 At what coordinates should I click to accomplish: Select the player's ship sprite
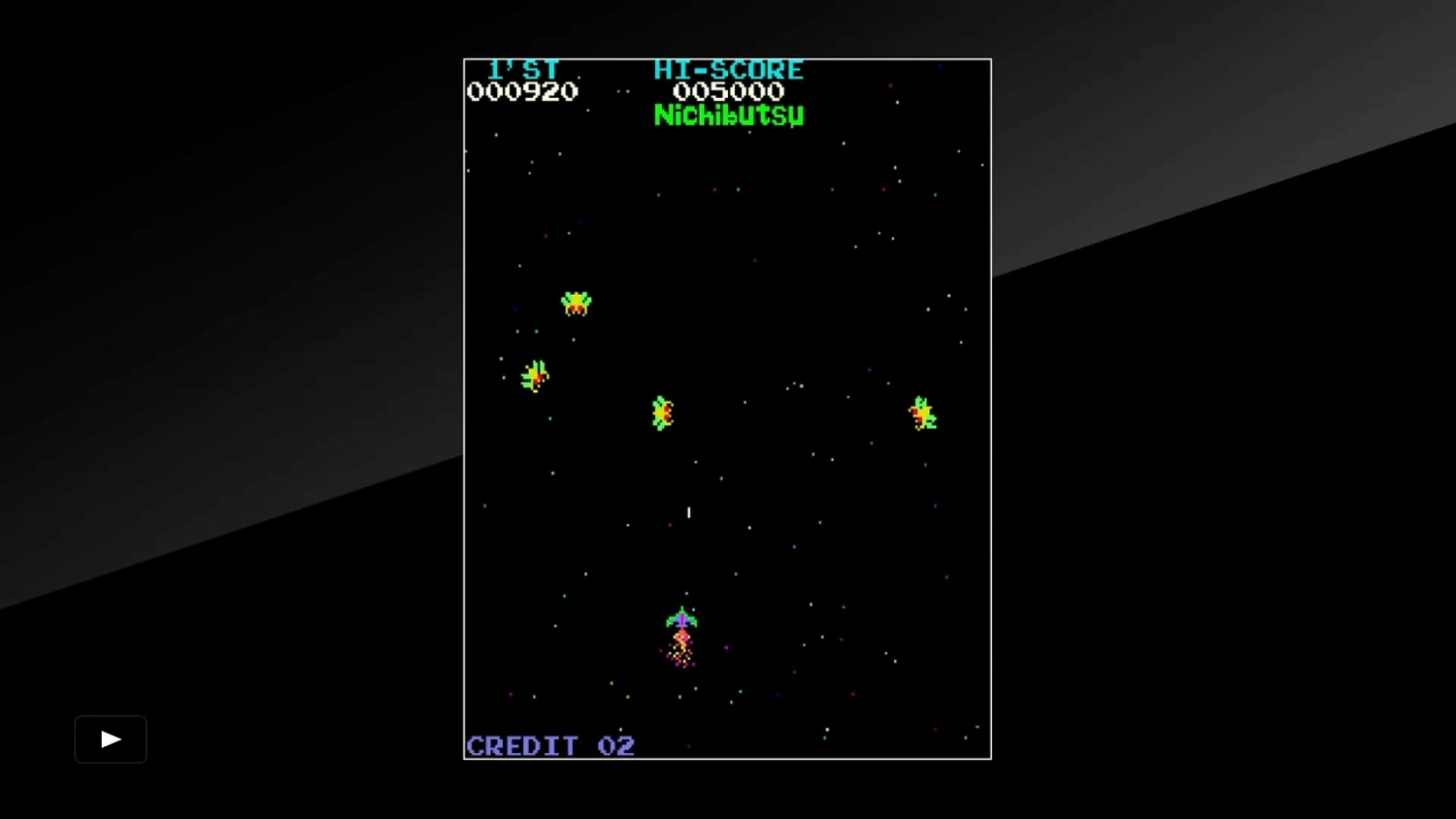(x=682, y=618)
